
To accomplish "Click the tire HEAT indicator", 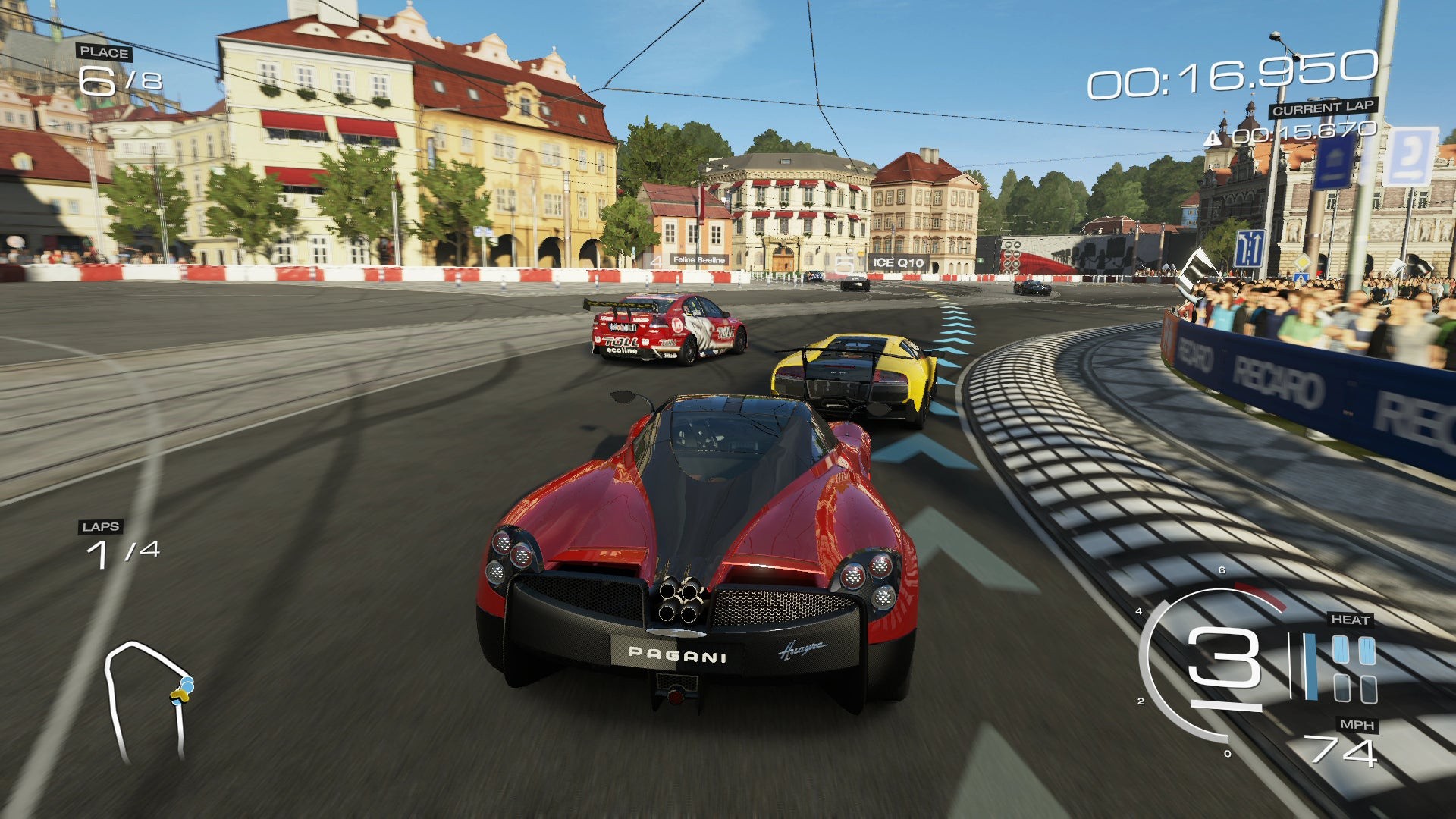I will [1354, 669].
